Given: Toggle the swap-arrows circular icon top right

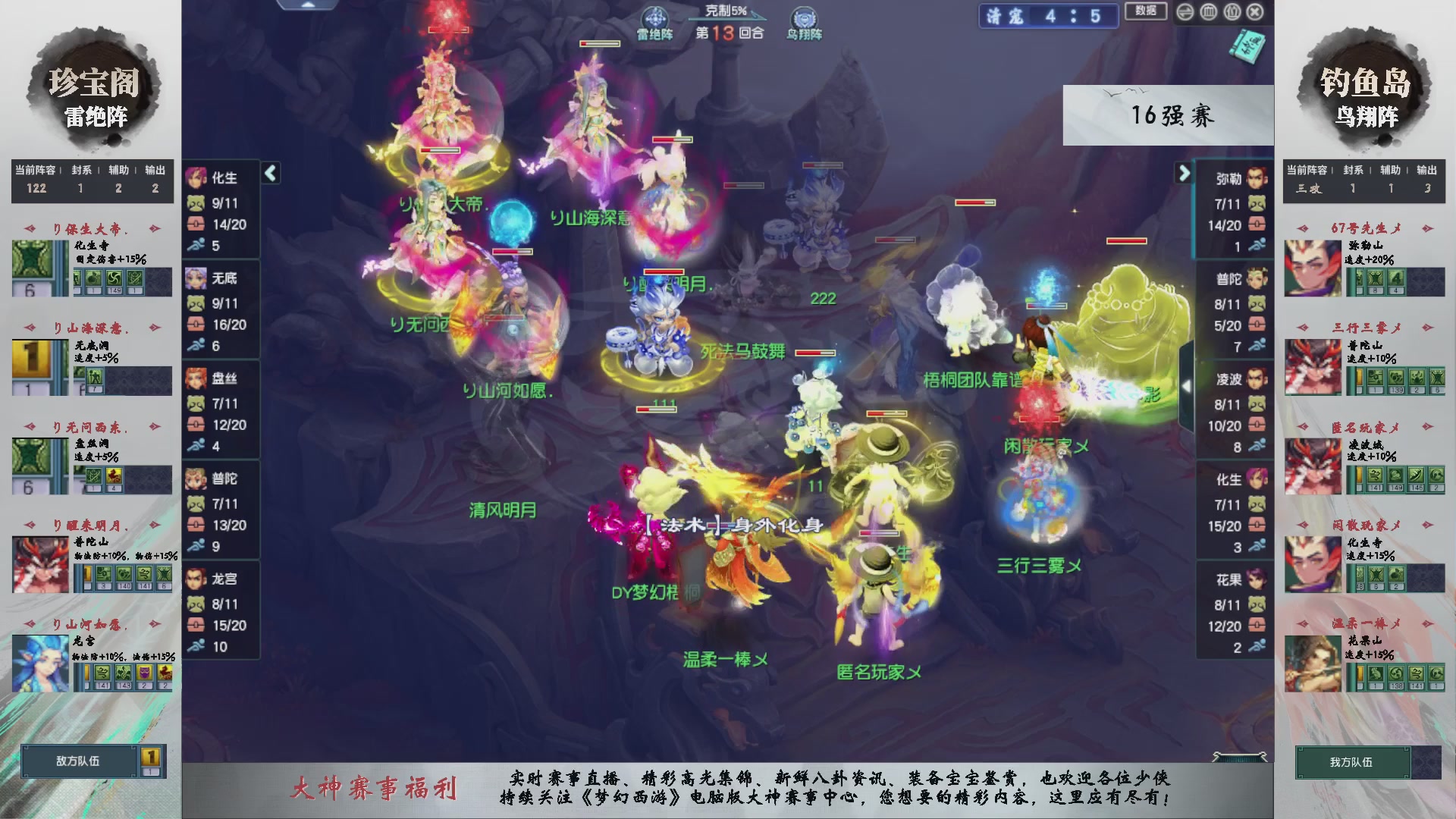Looking at the screenshot, I should click(x=1185, y=12).
